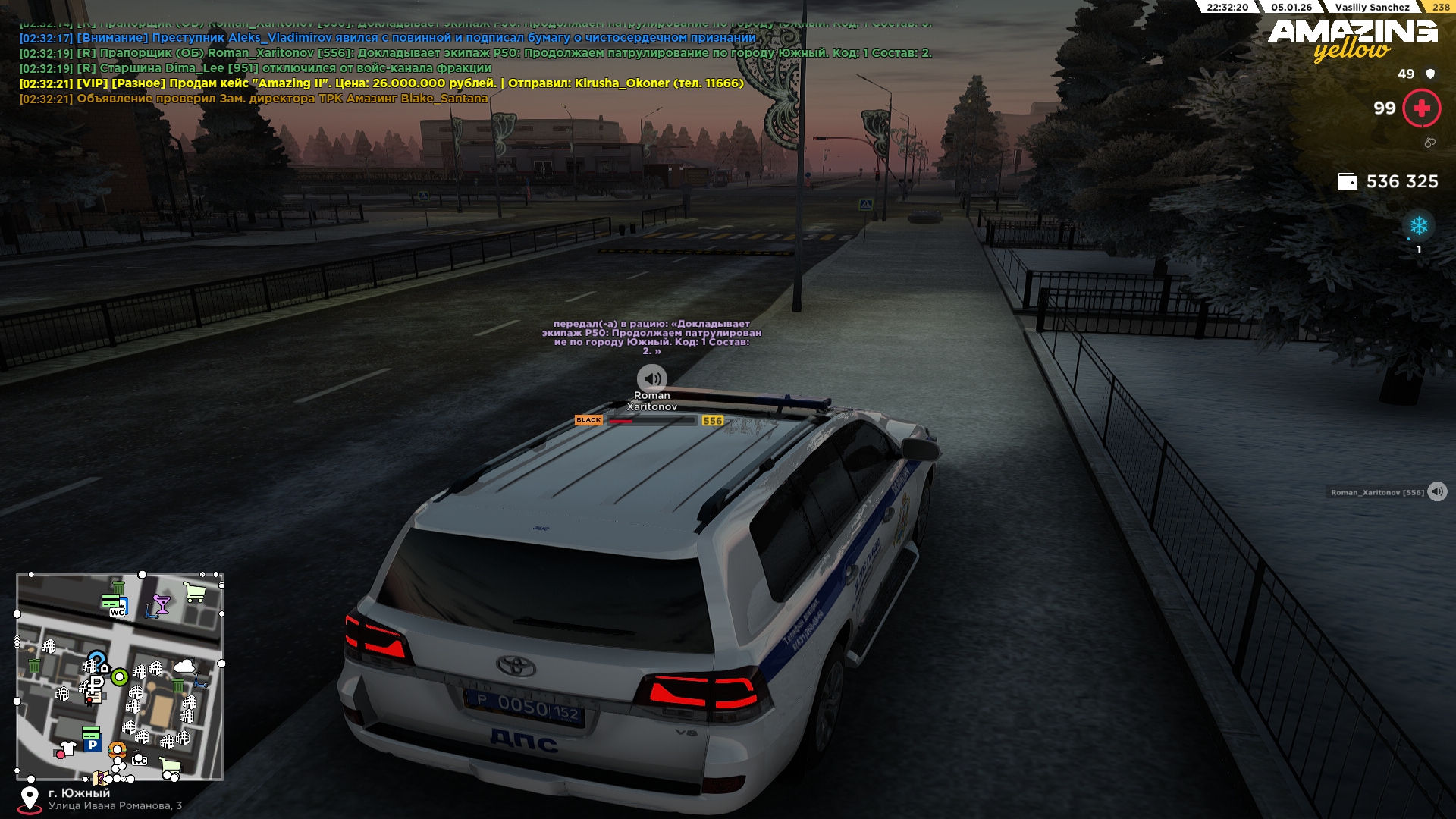Screen dimensions: 1456x819
Task: Click the ruble sign marker on the minimap
Action: pos(96,682)
